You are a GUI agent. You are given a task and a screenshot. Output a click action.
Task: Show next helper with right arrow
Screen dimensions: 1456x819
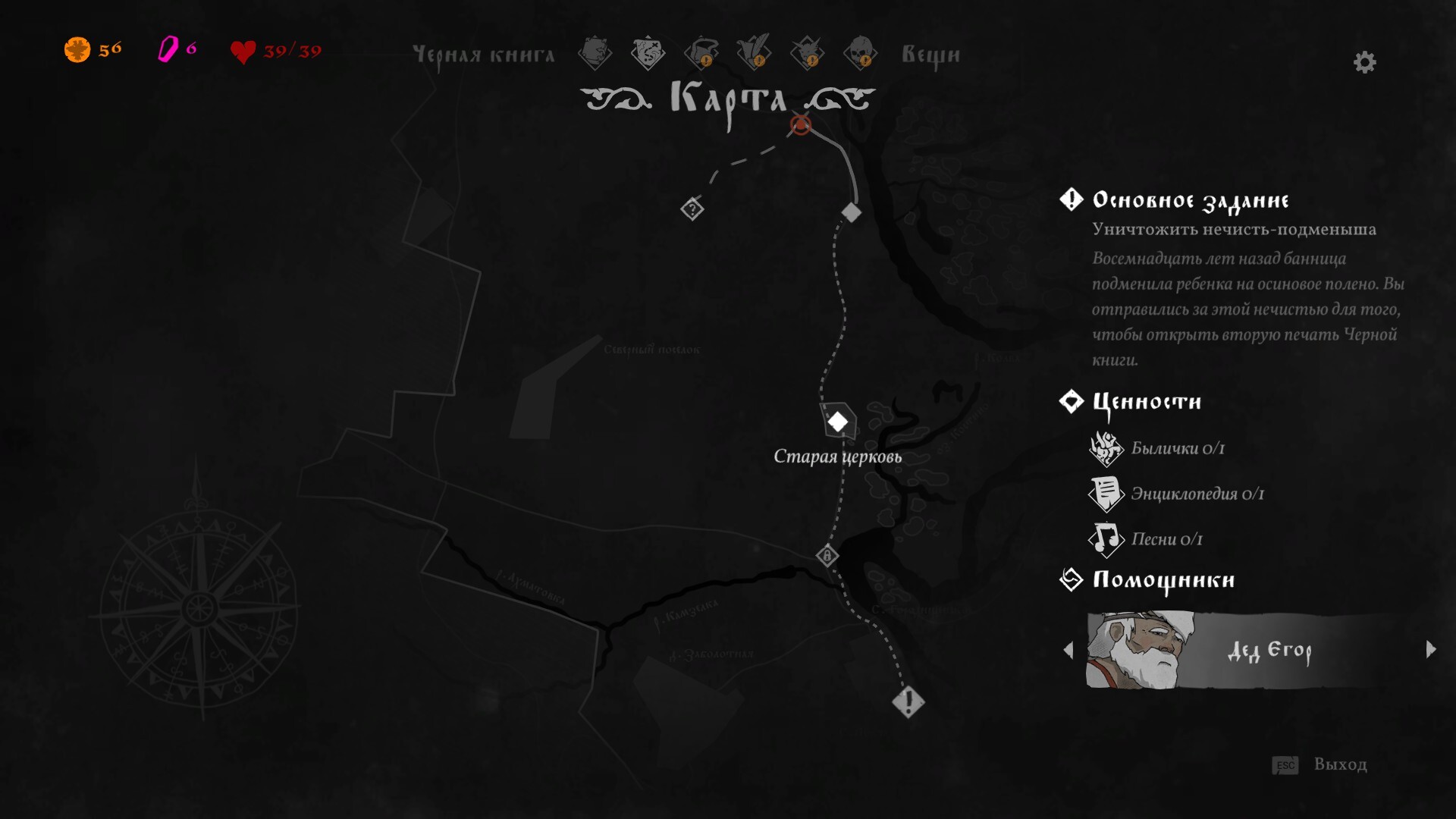[x=1431, y=649]
